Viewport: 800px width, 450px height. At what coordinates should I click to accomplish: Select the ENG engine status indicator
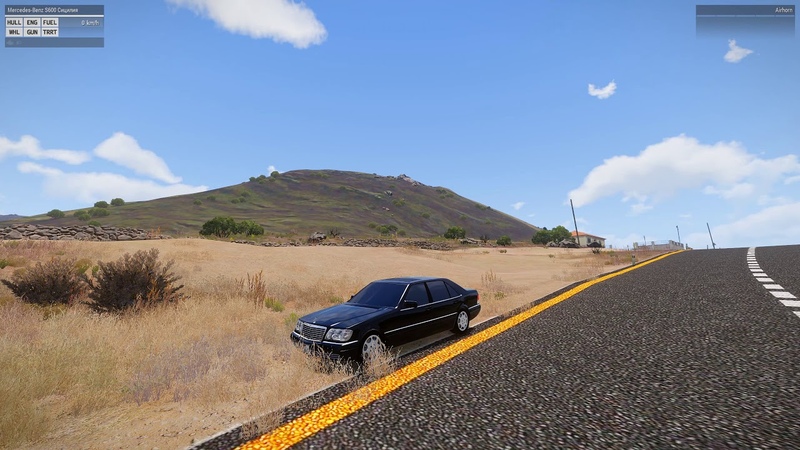(x=32, y=22)
